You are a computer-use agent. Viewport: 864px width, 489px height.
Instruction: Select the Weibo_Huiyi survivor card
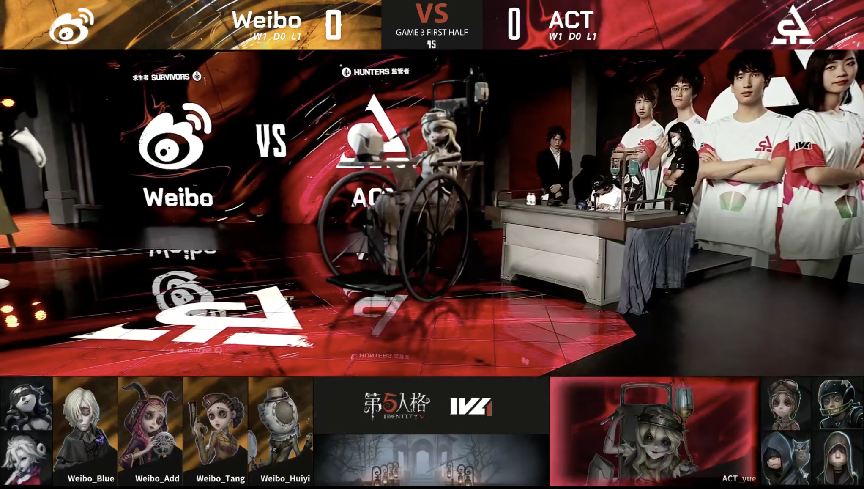[280, 430]
